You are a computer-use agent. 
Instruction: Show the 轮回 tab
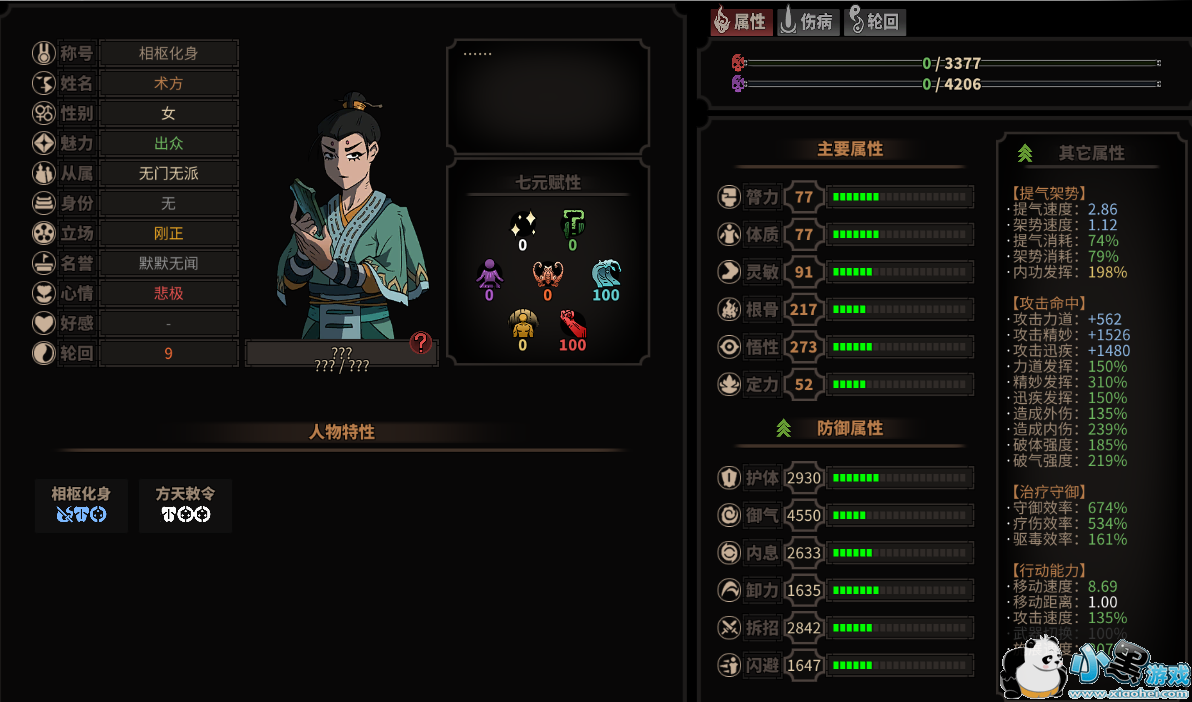[875, 21]
